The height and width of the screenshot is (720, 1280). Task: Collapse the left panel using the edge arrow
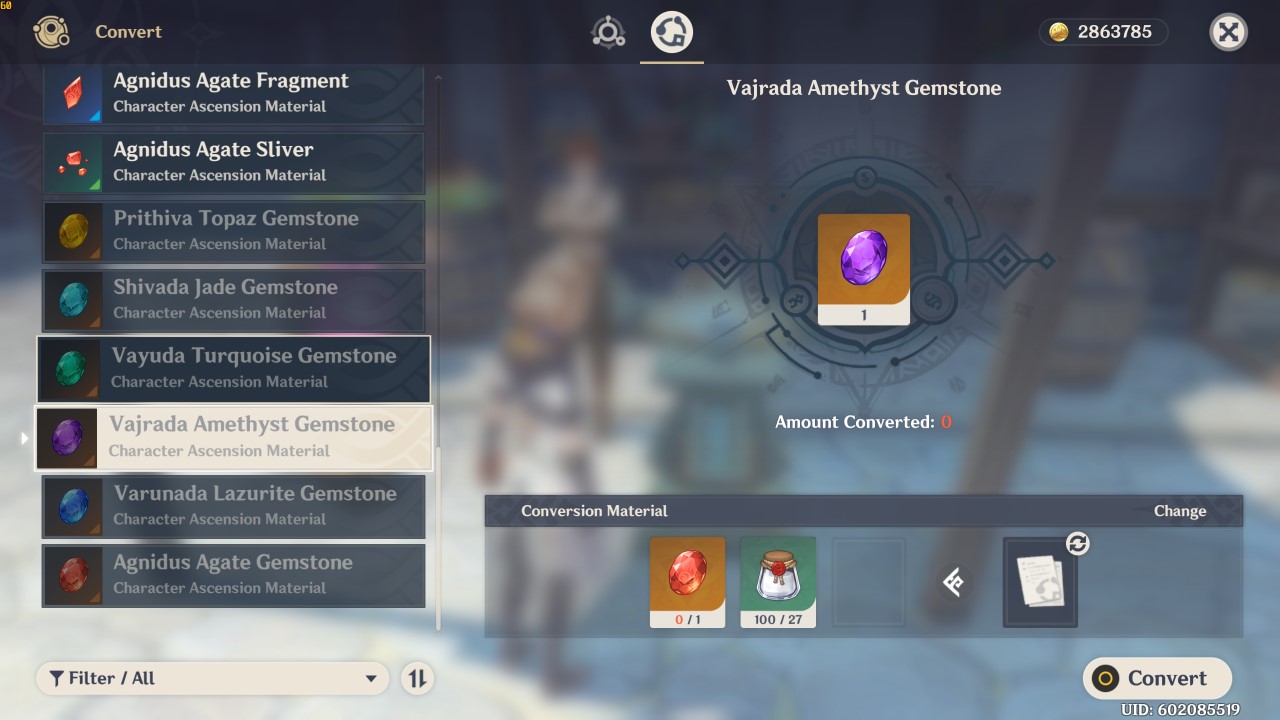pyautogui.click(x=22, y=437)
